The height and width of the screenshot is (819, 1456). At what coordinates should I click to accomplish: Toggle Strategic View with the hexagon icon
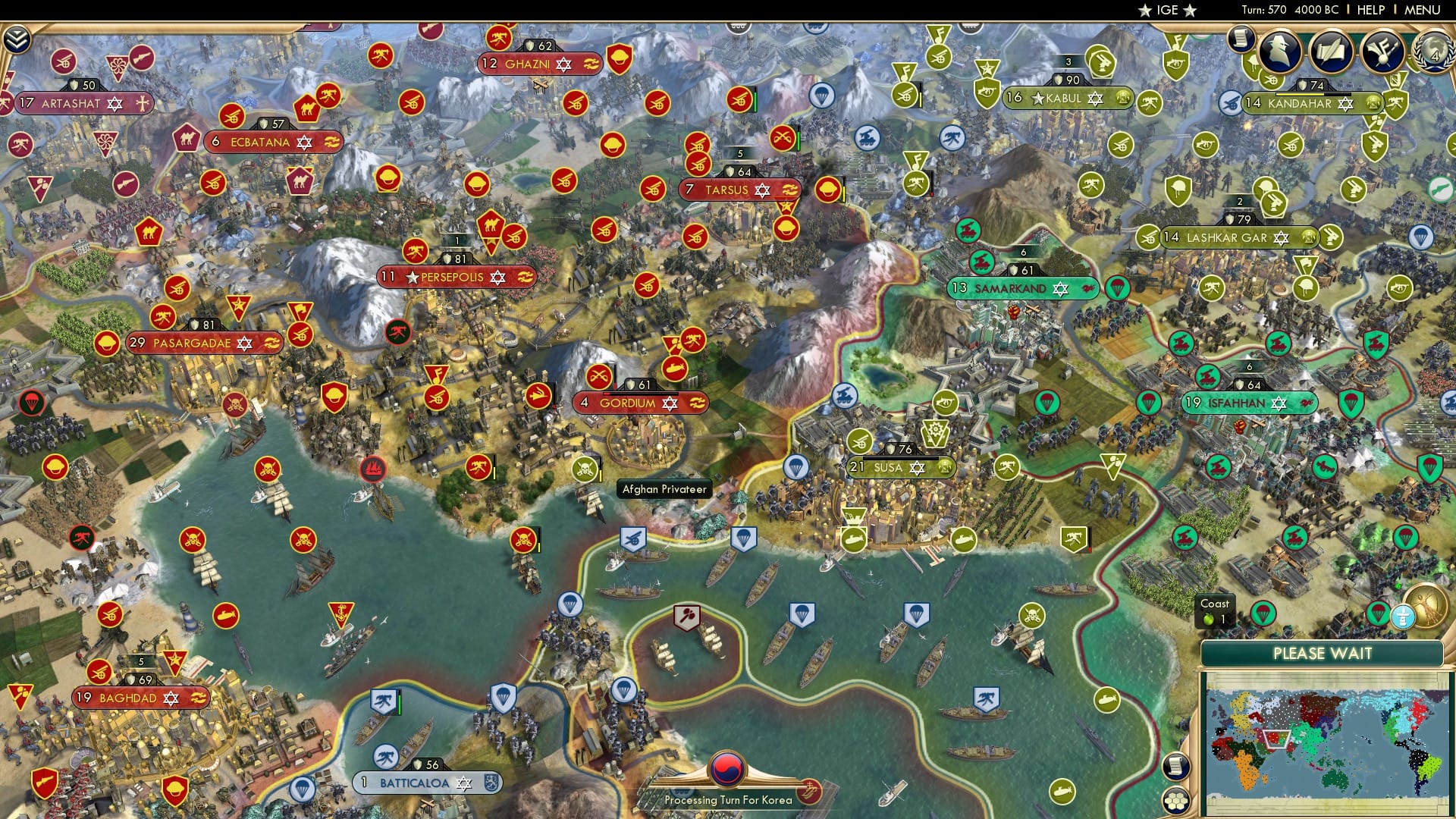point(1175,800)
